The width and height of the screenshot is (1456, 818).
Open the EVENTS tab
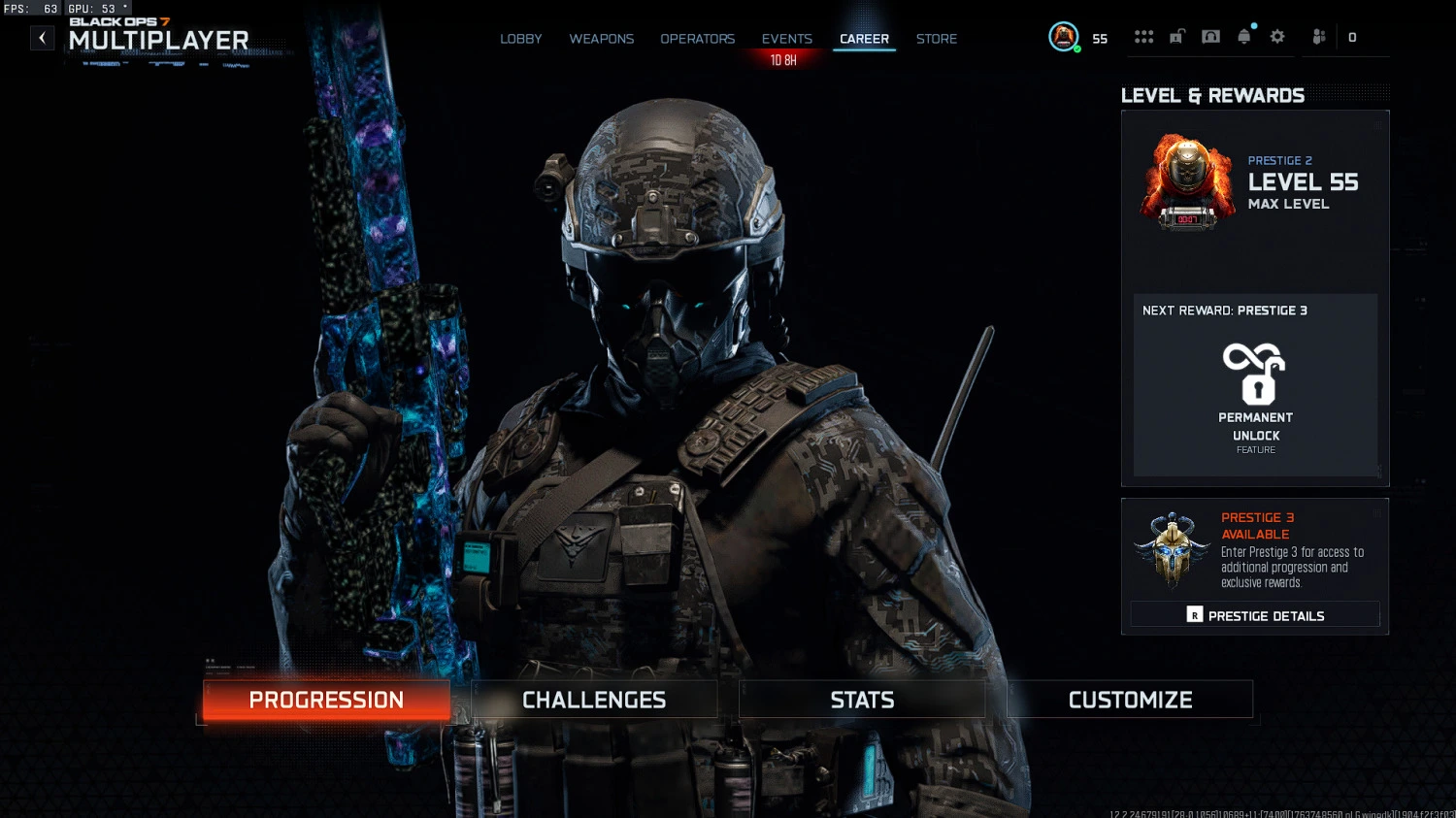pos(786,39)
